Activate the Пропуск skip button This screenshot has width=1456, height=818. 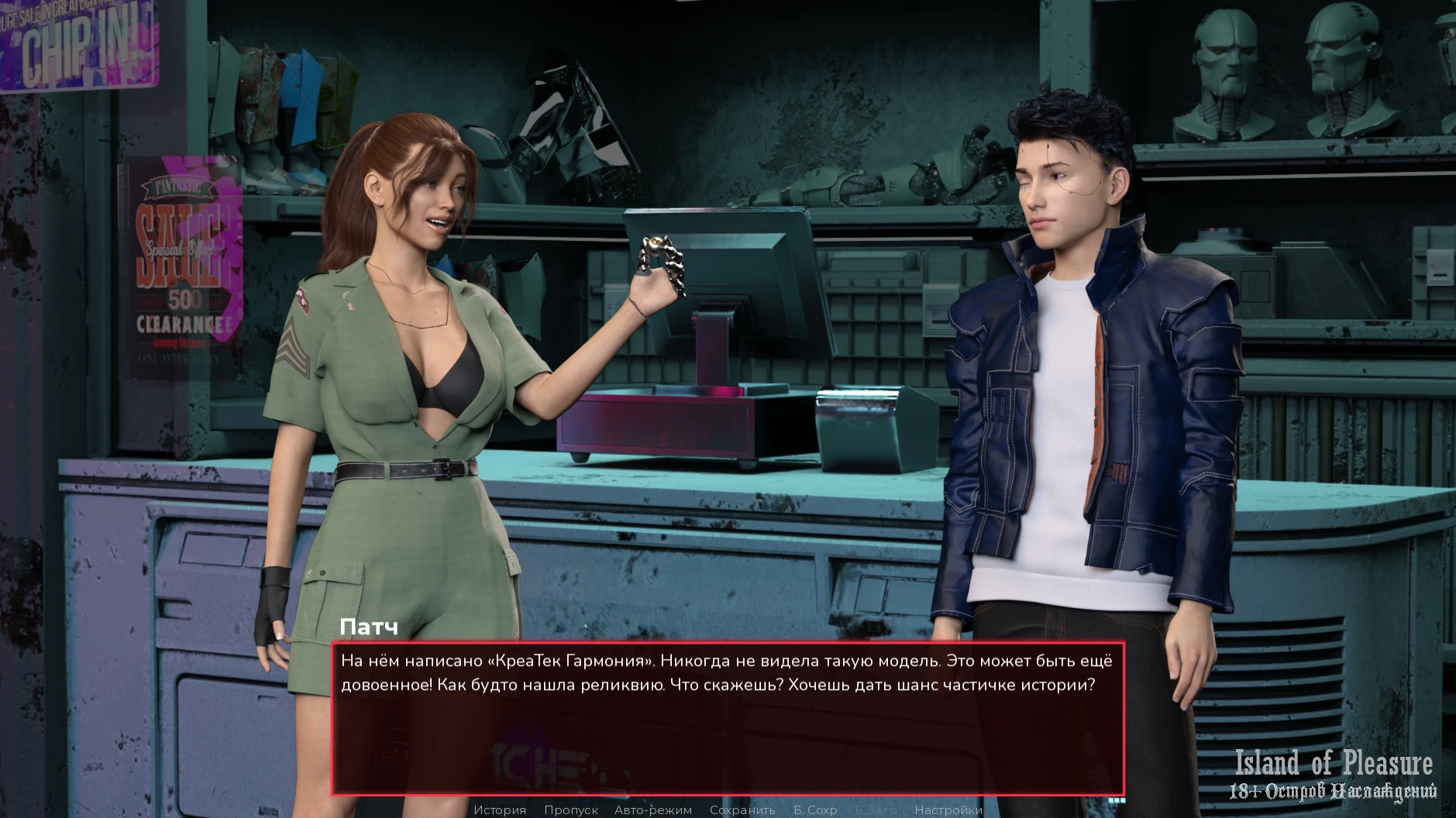pyautogui.click(x=570, y=809)
